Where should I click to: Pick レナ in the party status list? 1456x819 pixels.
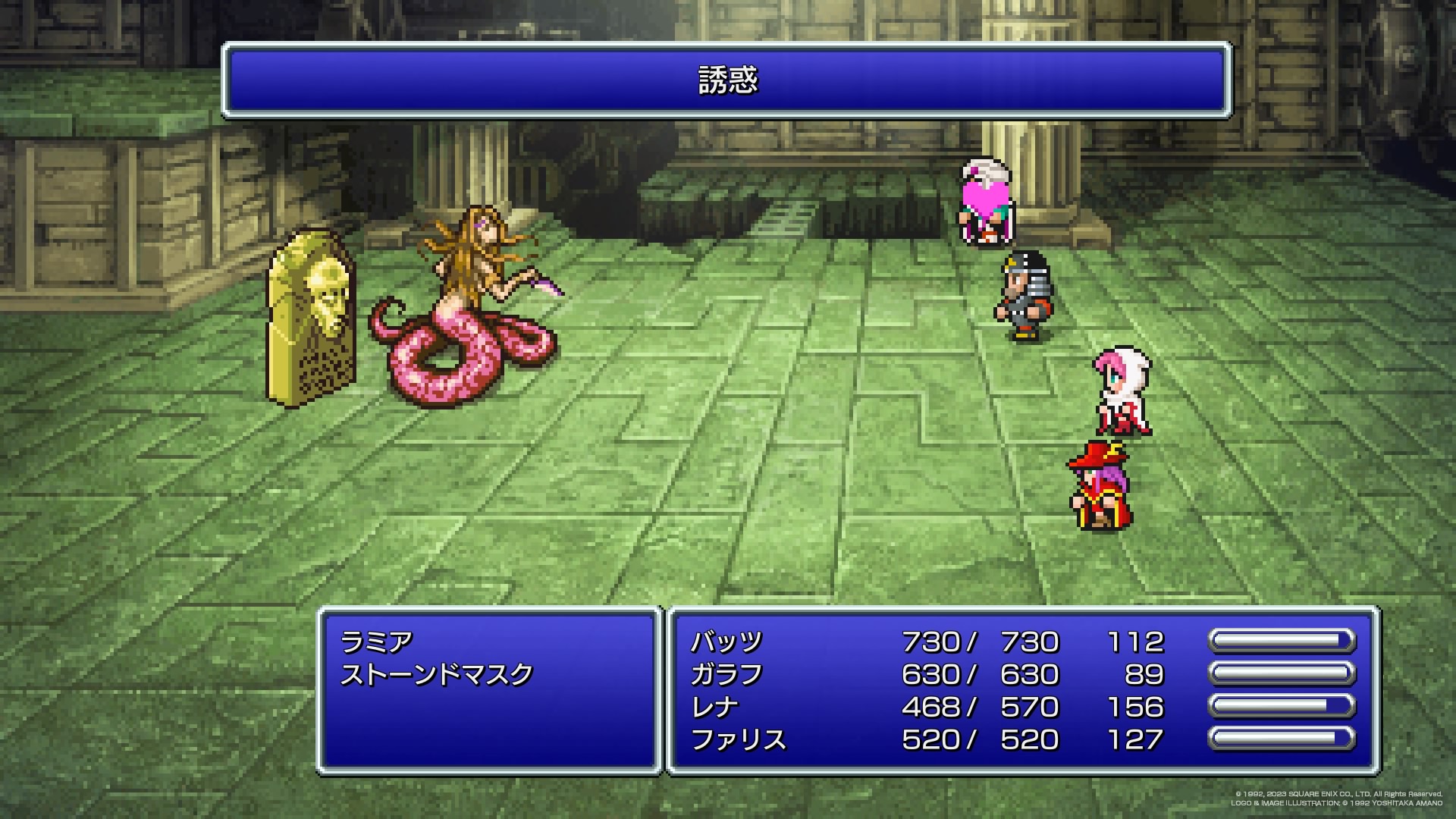click(x=714, y=708)
